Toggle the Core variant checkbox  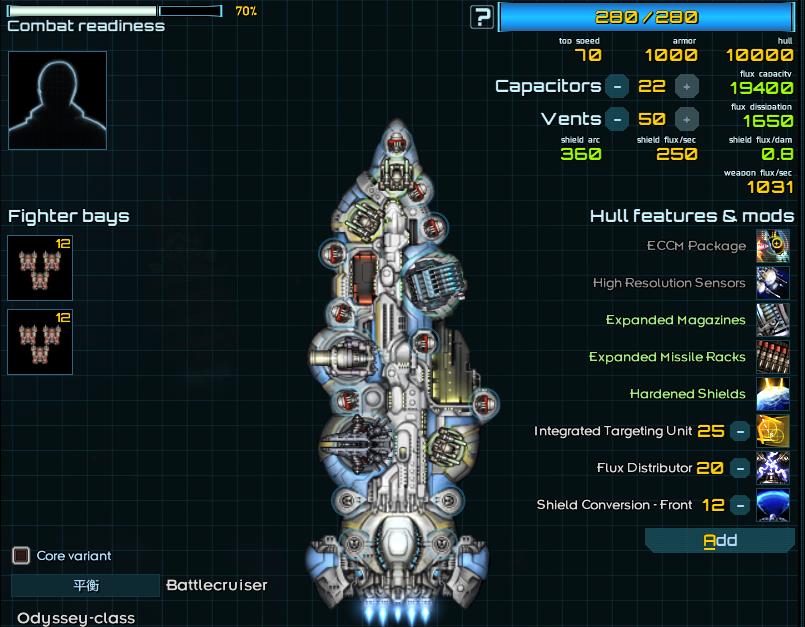[20, 555]
